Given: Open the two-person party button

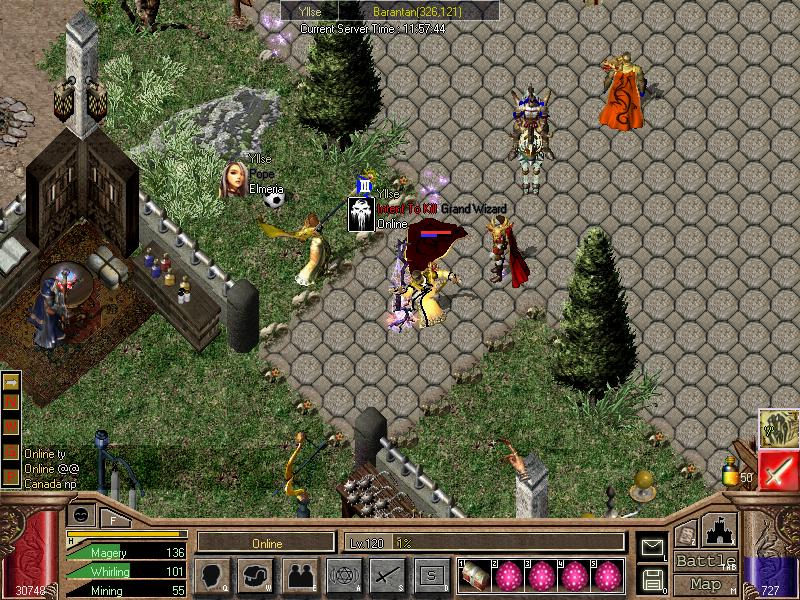Looking at the screenshot, I should [x=299, y=575].
